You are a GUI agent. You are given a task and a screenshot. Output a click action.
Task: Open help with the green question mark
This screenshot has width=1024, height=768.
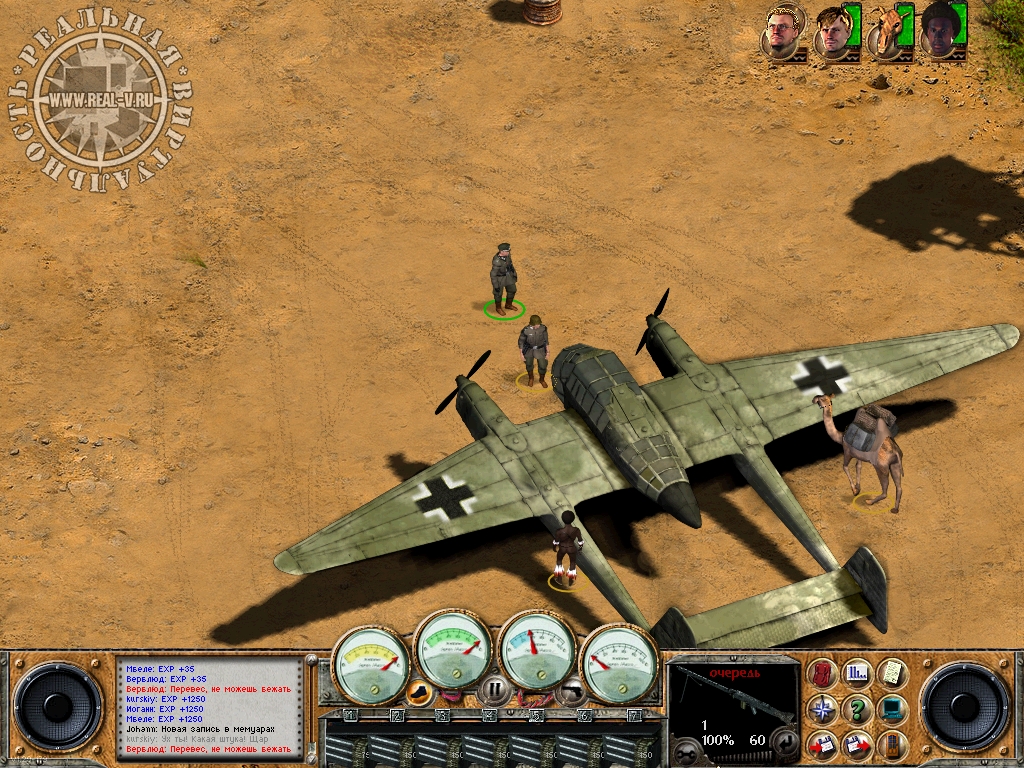pyautogui.click(x=857, y=710)
